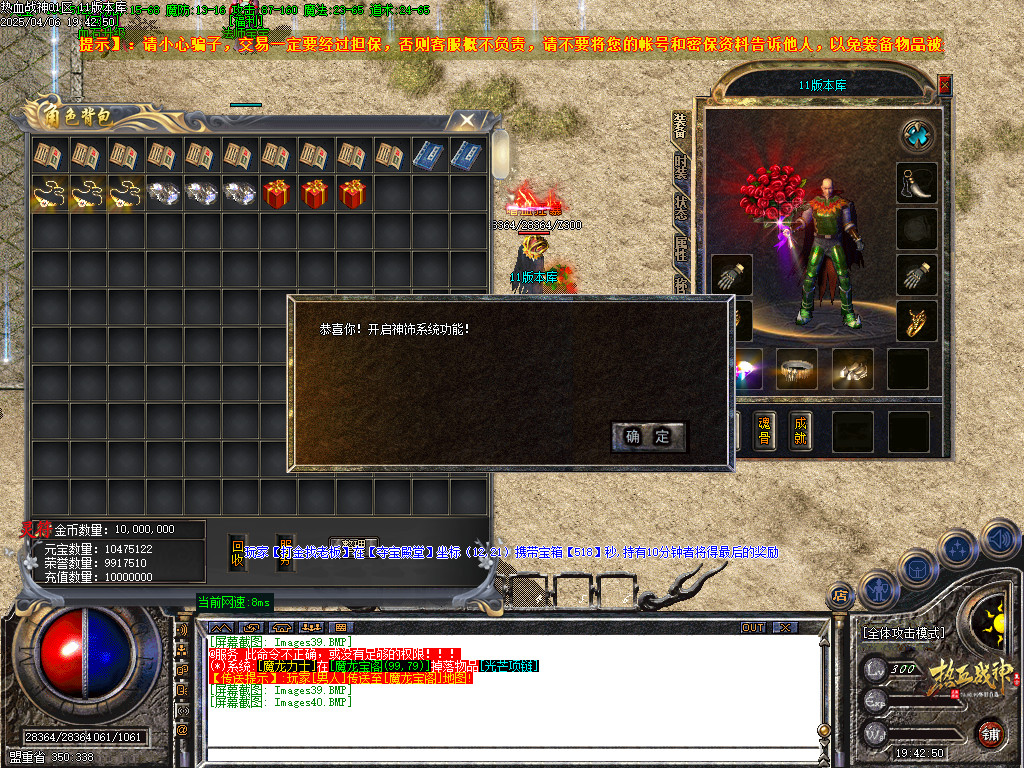Screen dimensions: 1024x768
Task: Show the 属性 tab
Action: 681,249
